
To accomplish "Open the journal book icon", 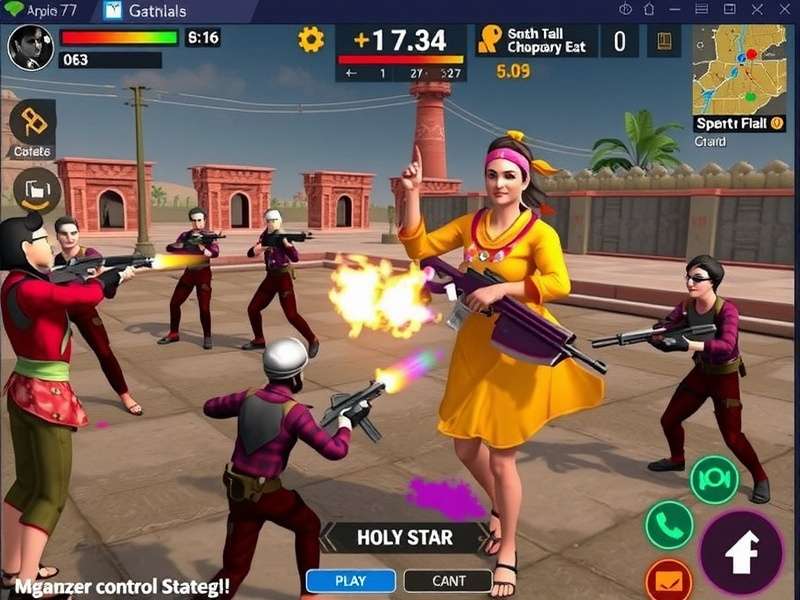I will 663,42.
